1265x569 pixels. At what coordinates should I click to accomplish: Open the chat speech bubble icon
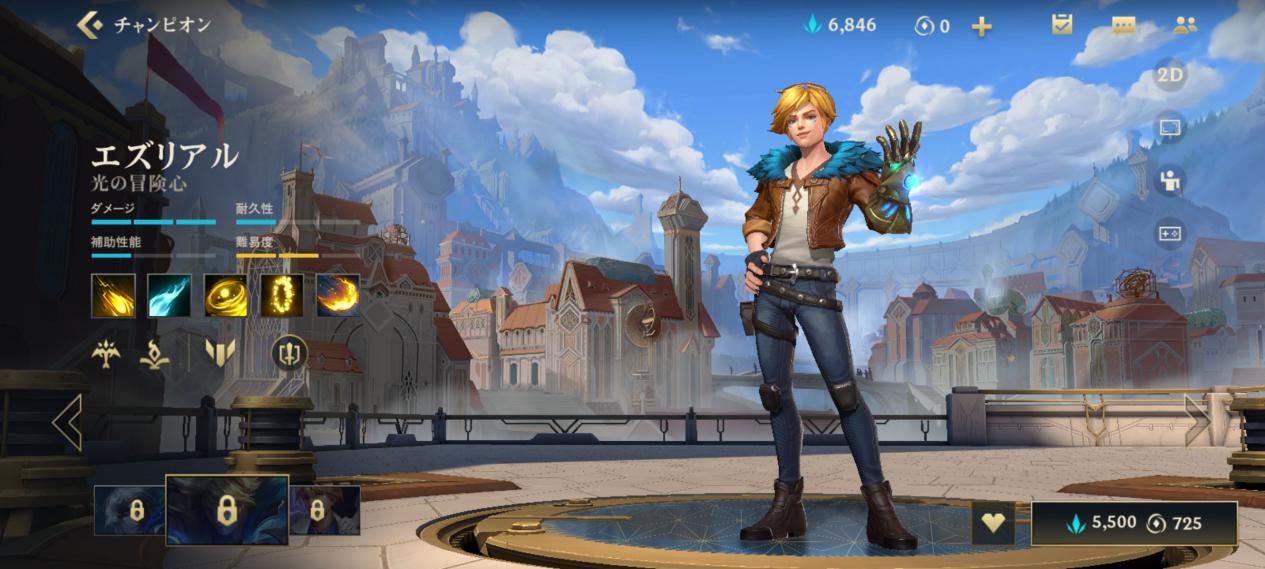[1123, 25]
